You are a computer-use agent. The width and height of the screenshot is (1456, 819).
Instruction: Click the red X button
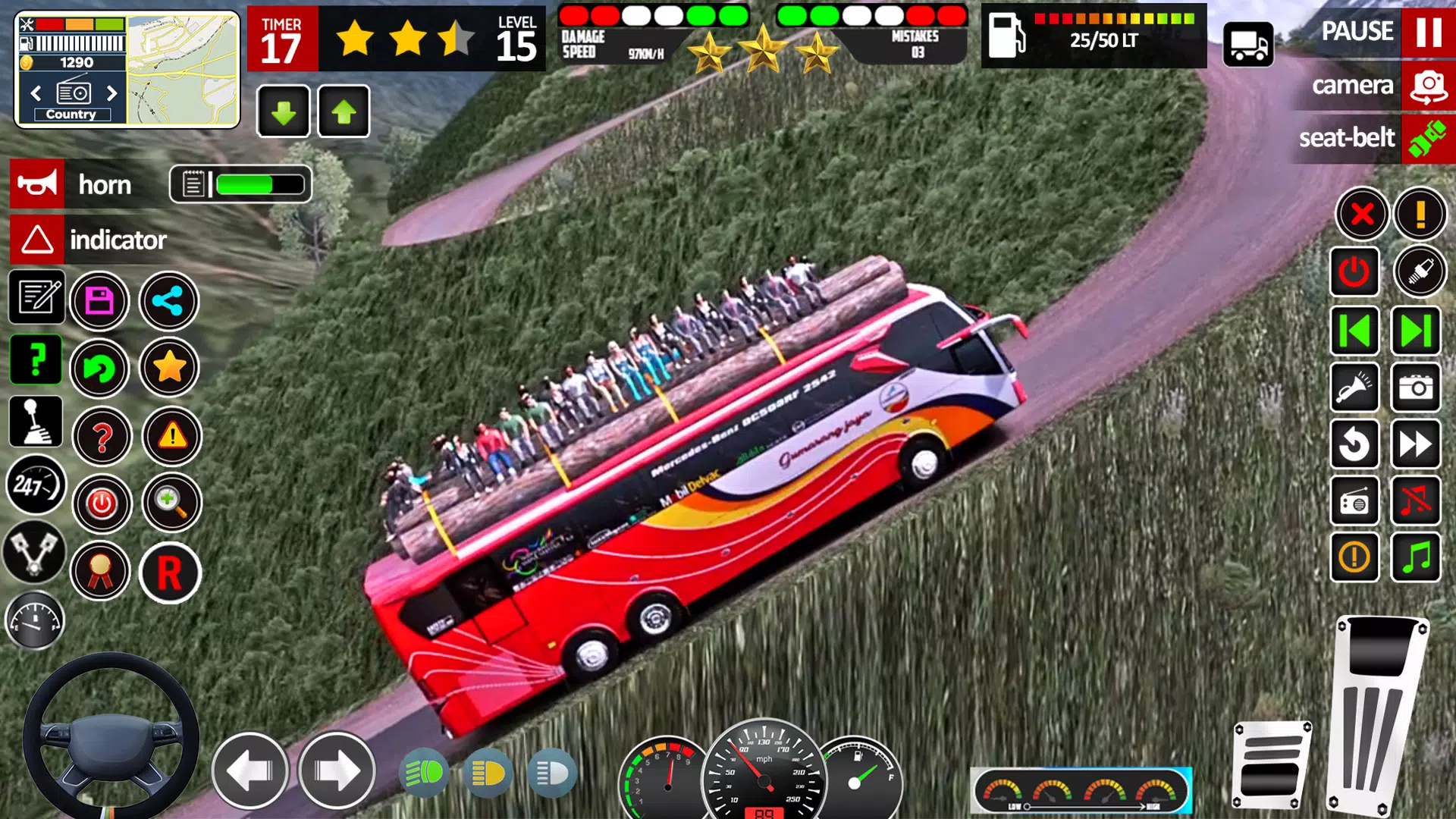(x=1362, y=214)
